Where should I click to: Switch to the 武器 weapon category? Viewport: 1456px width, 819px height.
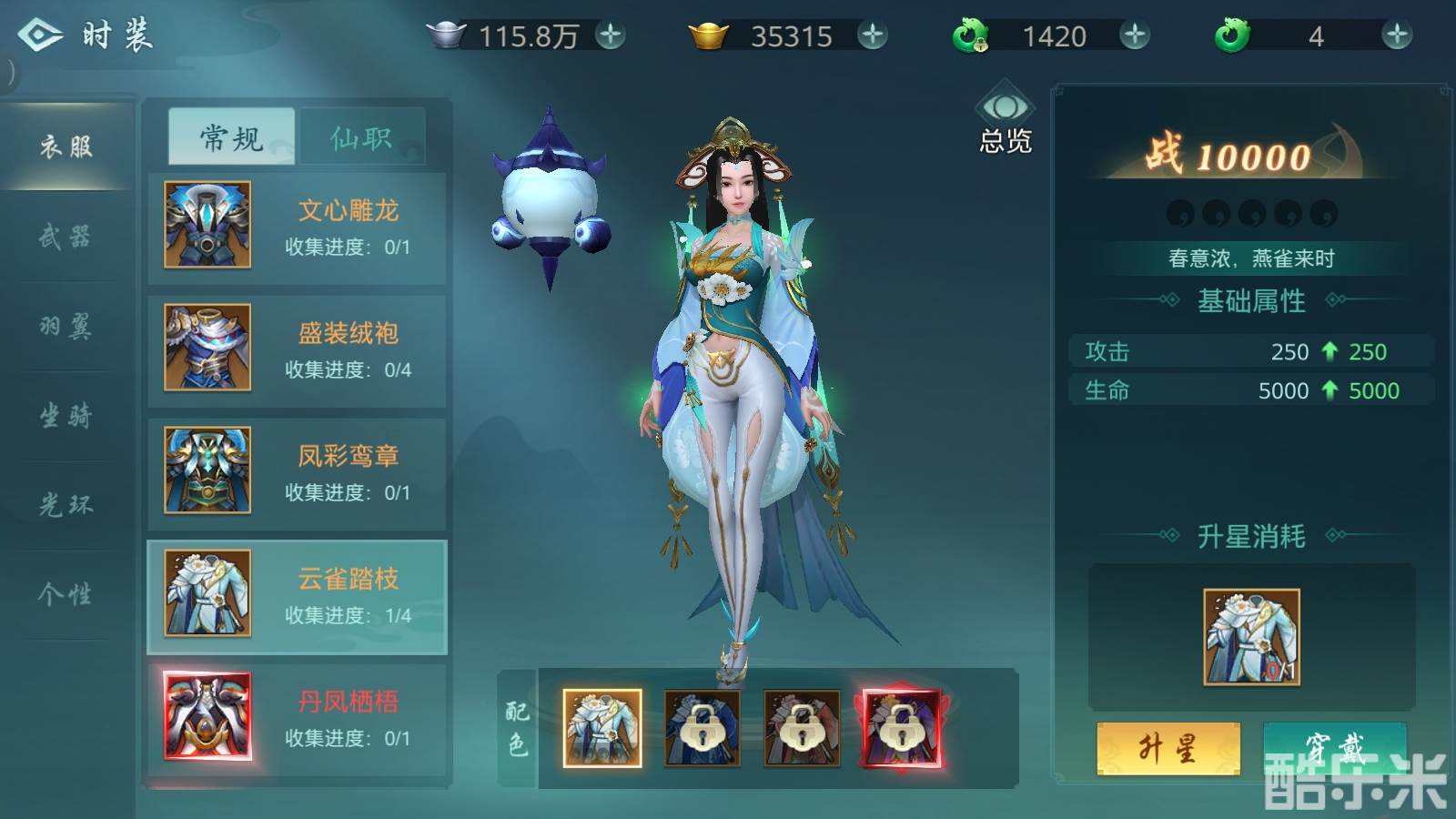click(66, 237)
